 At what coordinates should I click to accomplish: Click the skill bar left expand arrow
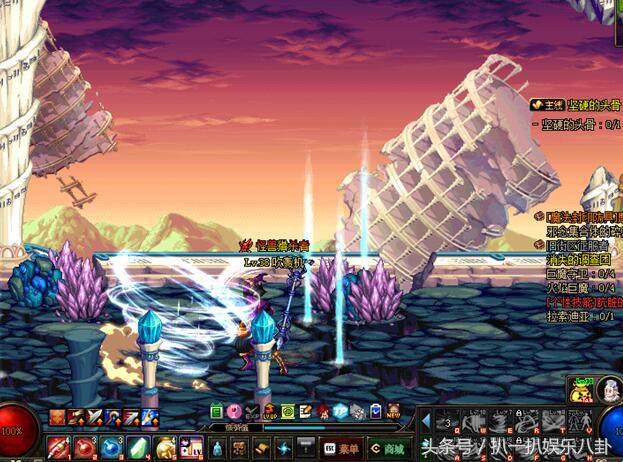coord(424,420)
